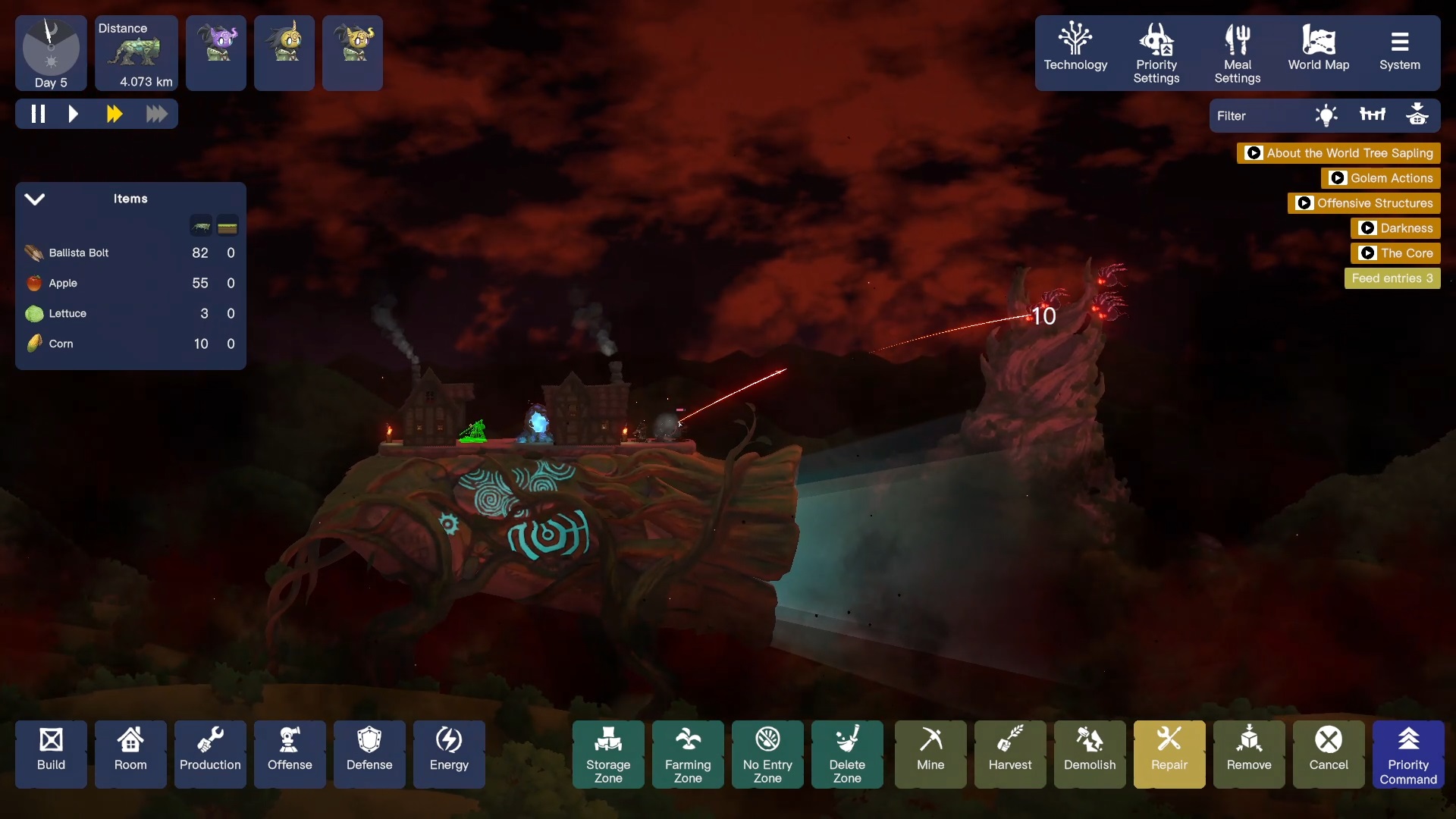1456x819 pixels.
Task: Select the Energy build category
Action: (449, 754)
